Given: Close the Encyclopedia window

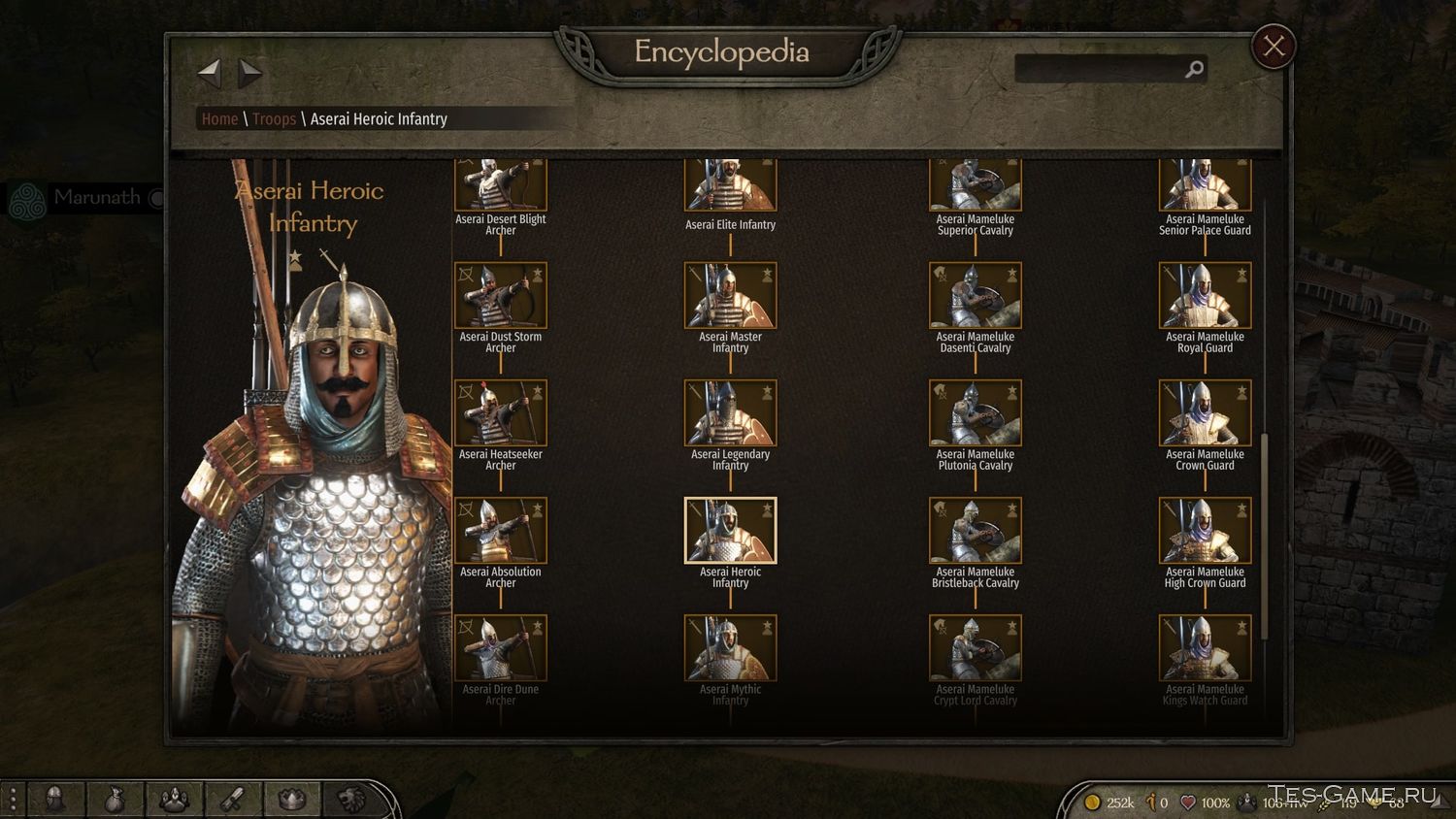Looking at the screenshot, I should pyautogui.click(x=1274, y=47).
